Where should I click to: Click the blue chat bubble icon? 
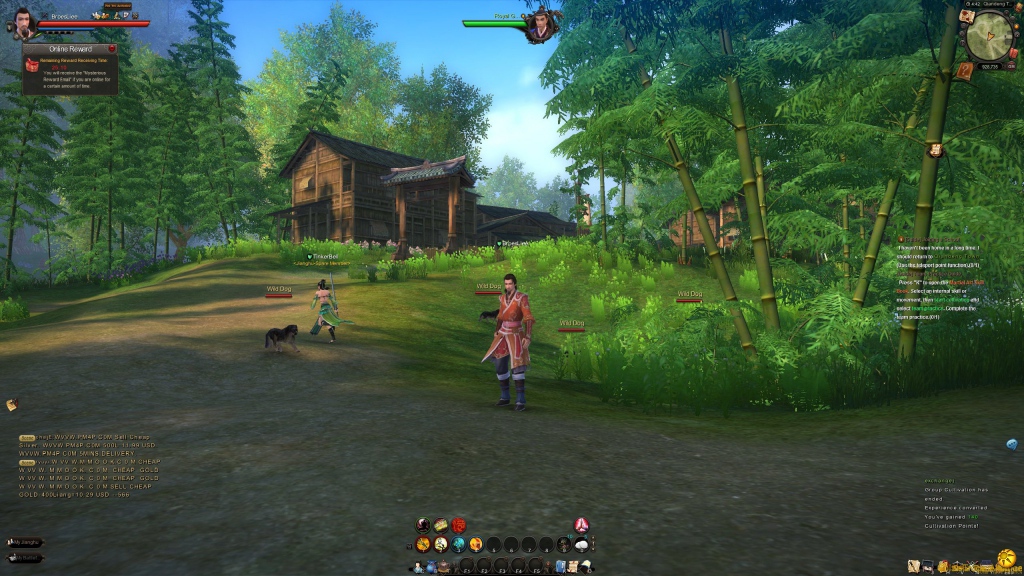(x=1012, y=444)
